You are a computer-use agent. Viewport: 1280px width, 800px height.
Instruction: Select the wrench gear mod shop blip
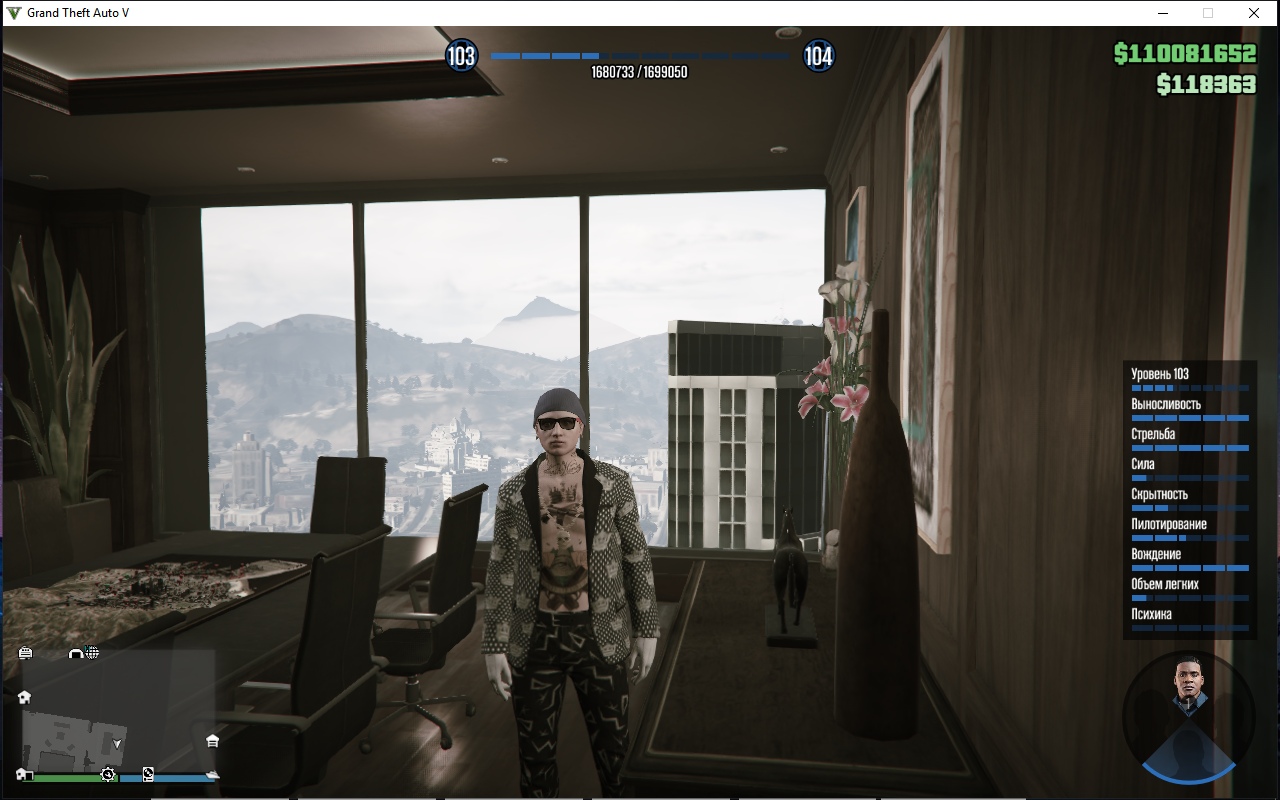[108, 775]
